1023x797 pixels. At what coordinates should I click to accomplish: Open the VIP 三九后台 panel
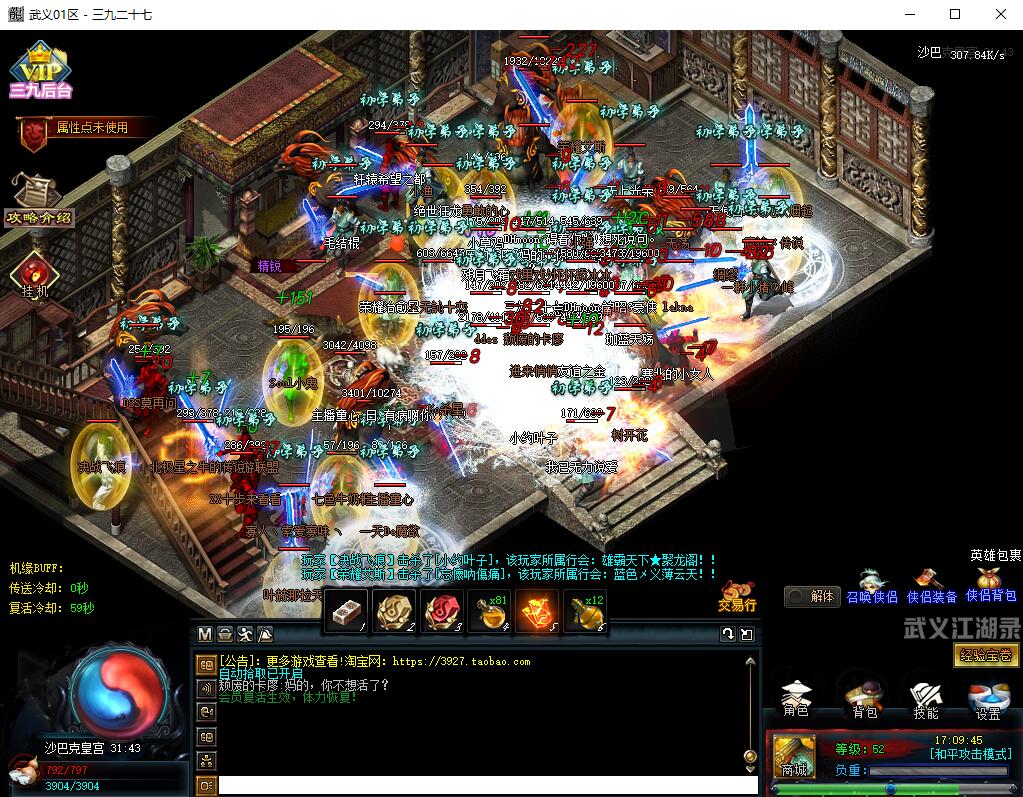point(40,70)
